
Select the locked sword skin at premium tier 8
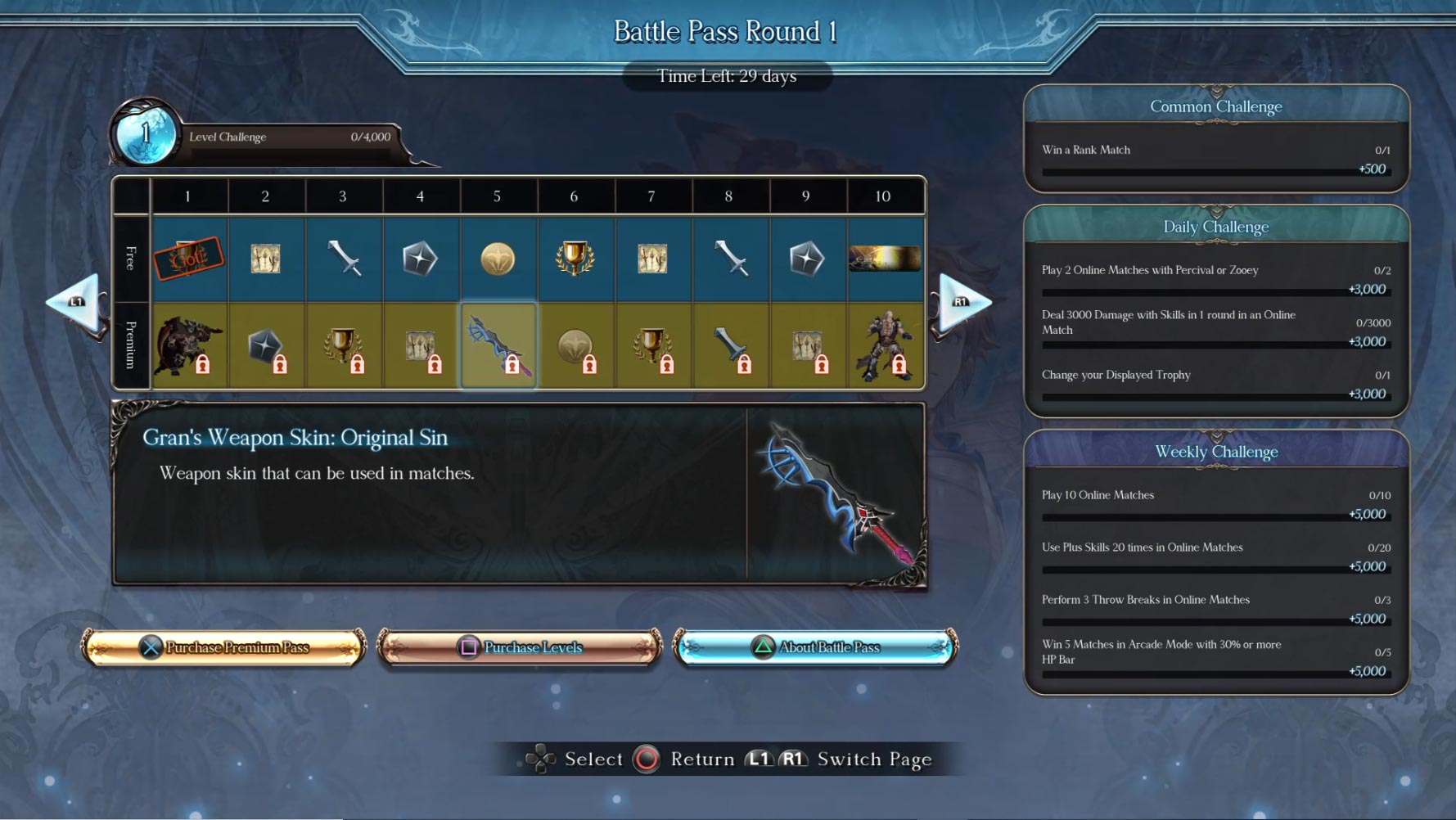tap(729, 345)
